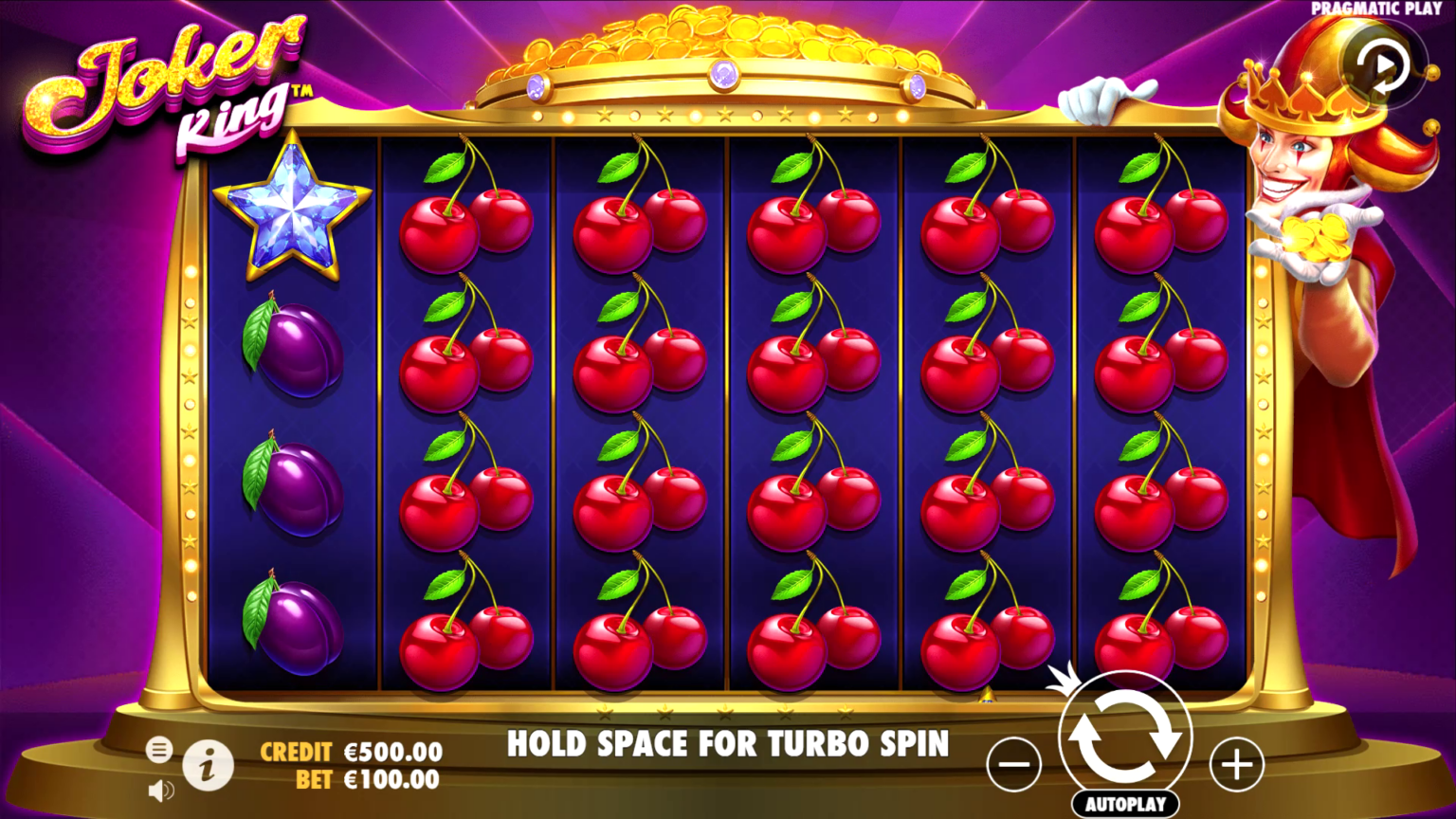Click the CREDIT €500.00 display
Screen dimensions: 1456x819
coord(349,753)
